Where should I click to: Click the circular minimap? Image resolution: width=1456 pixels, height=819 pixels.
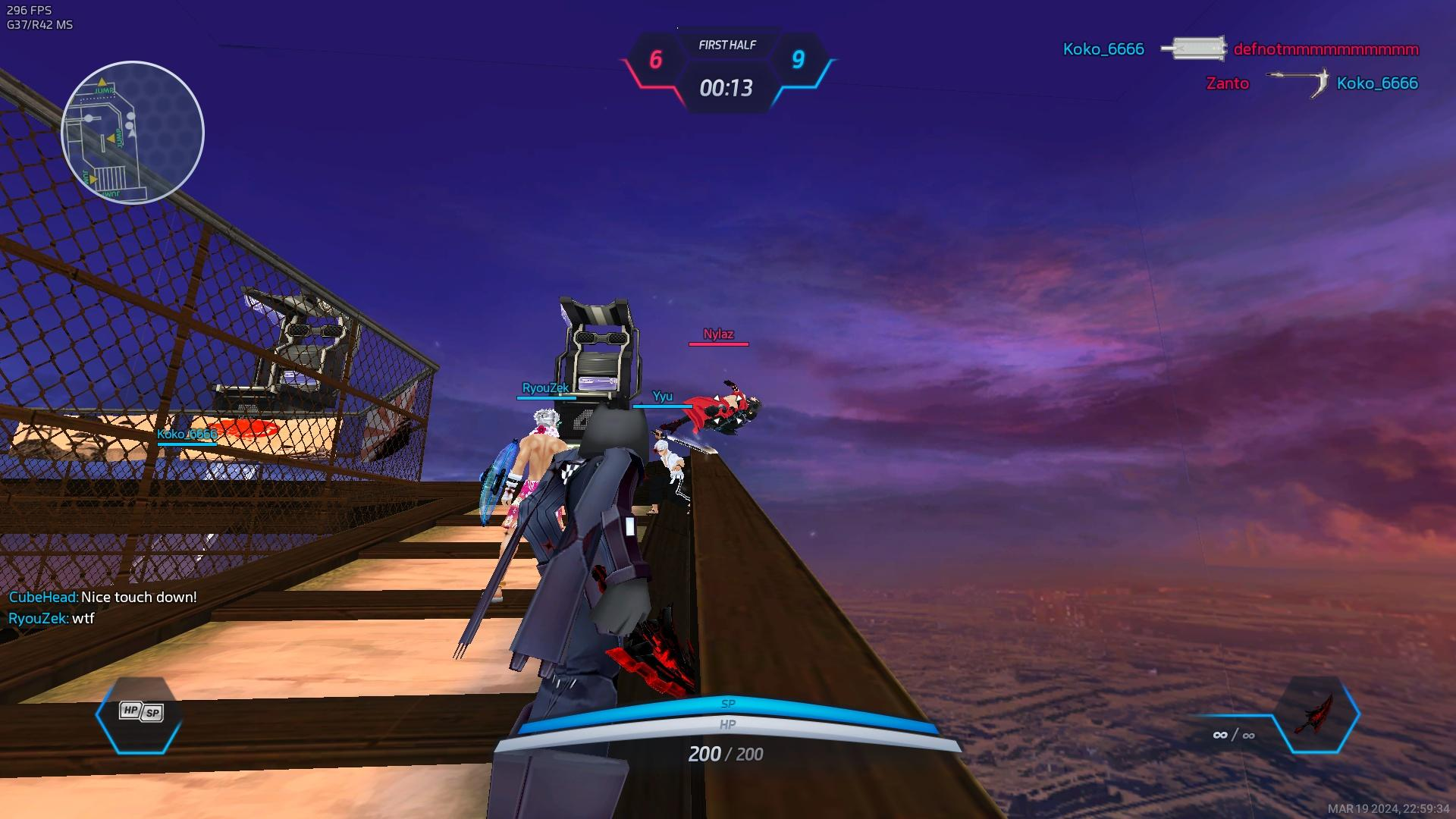tap(133, 133)
